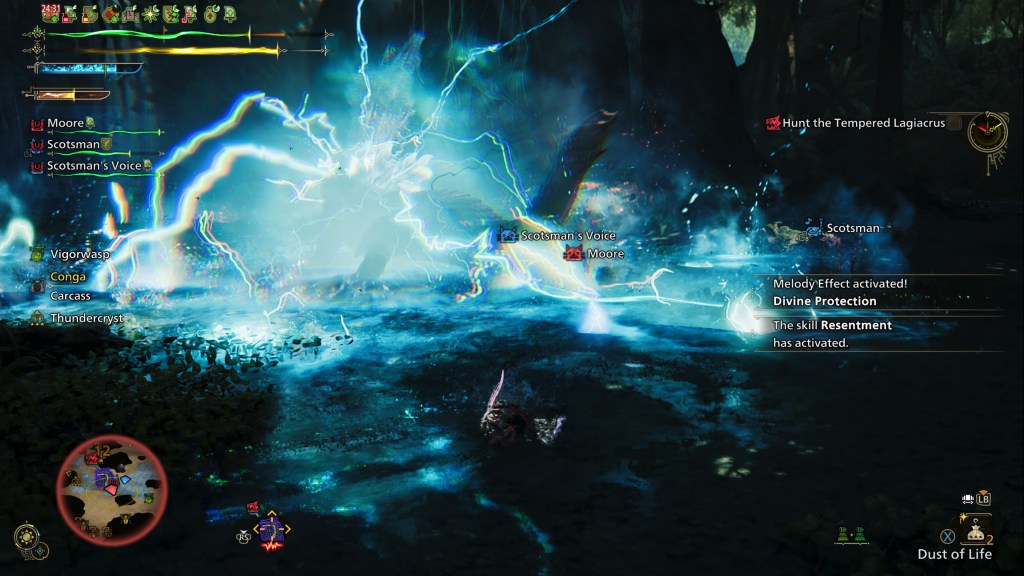This screenshot has height=576, width=1024.
Task: Select the weapon melody icon at bottom
Action: point(270,531)
